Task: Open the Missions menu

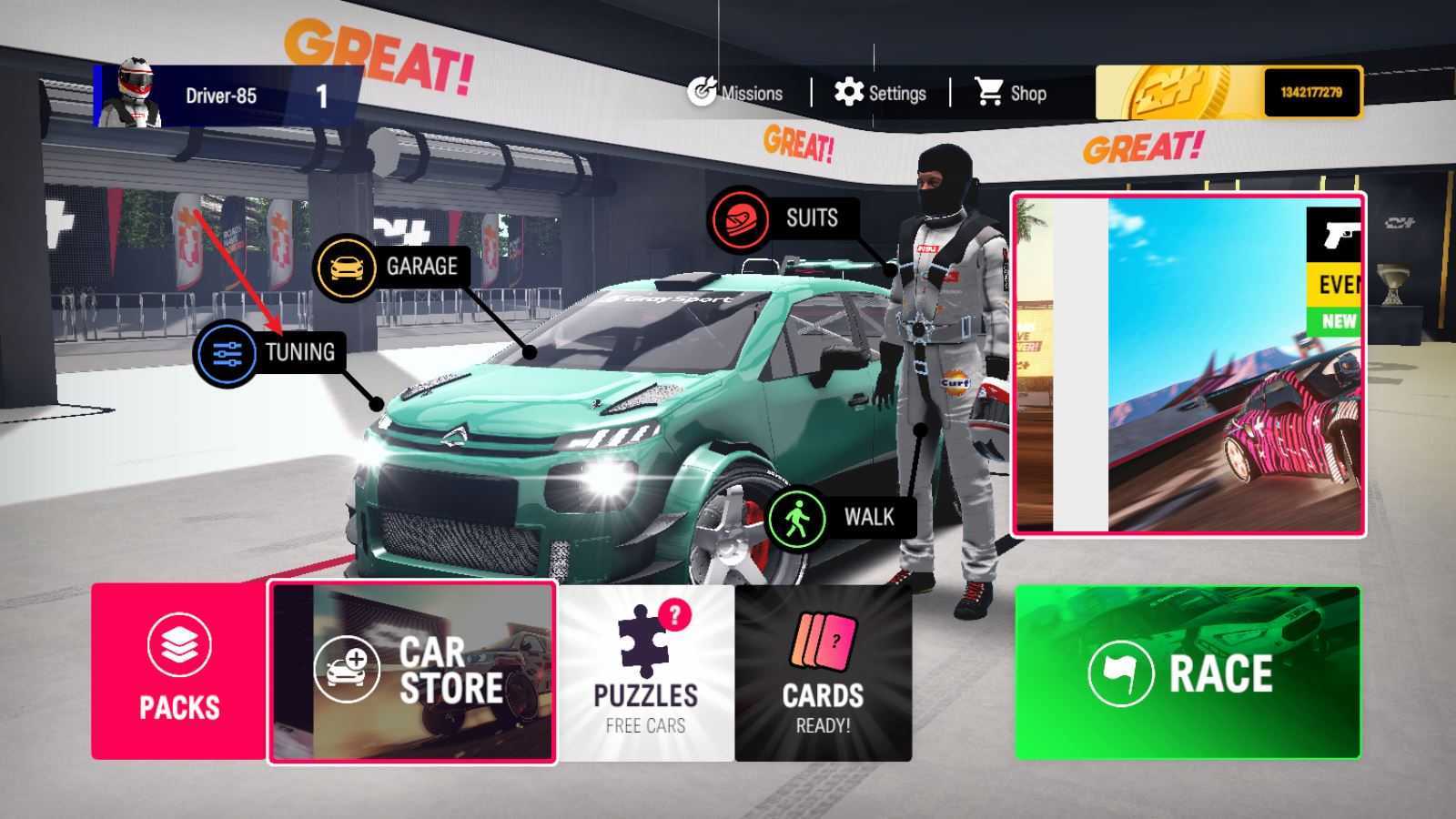Action: pos(735,93)
